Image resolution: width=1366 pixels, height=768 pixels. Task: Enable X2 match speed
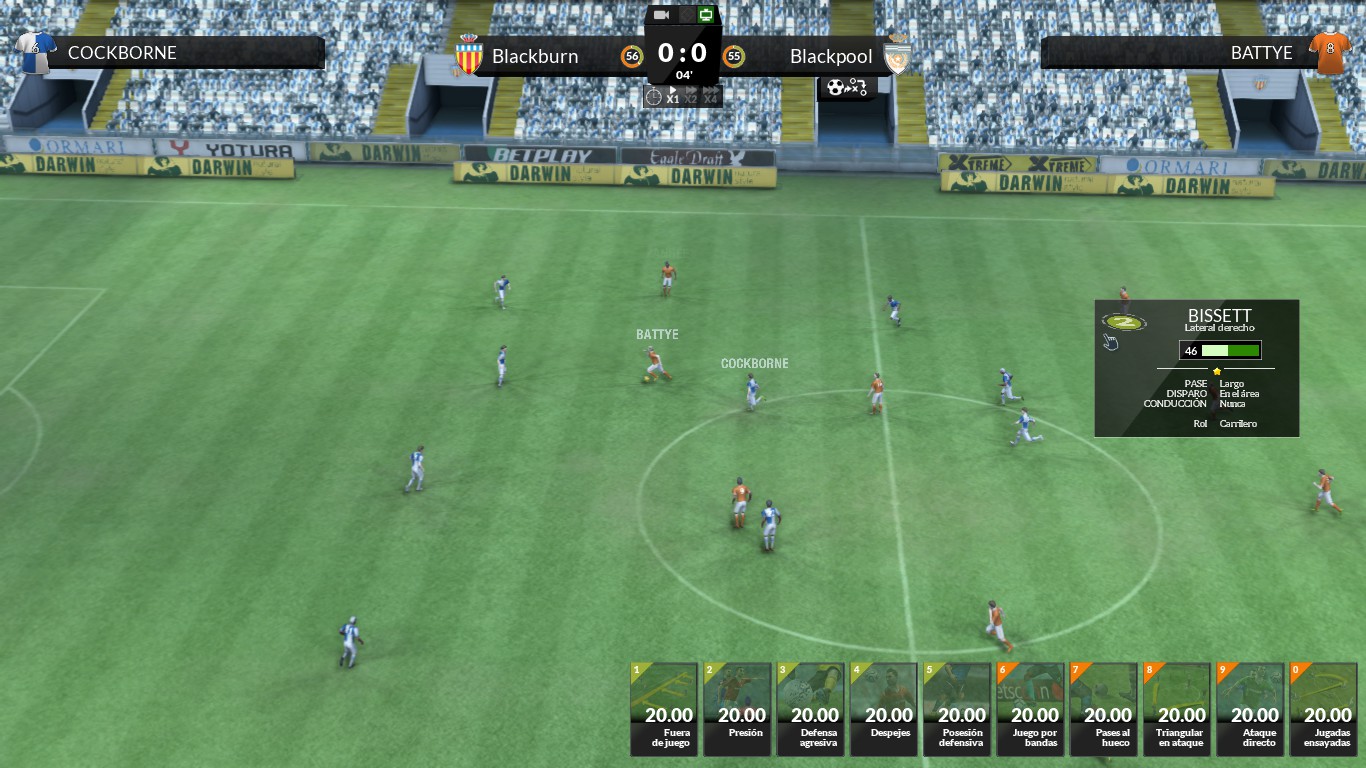coord(690,97)
